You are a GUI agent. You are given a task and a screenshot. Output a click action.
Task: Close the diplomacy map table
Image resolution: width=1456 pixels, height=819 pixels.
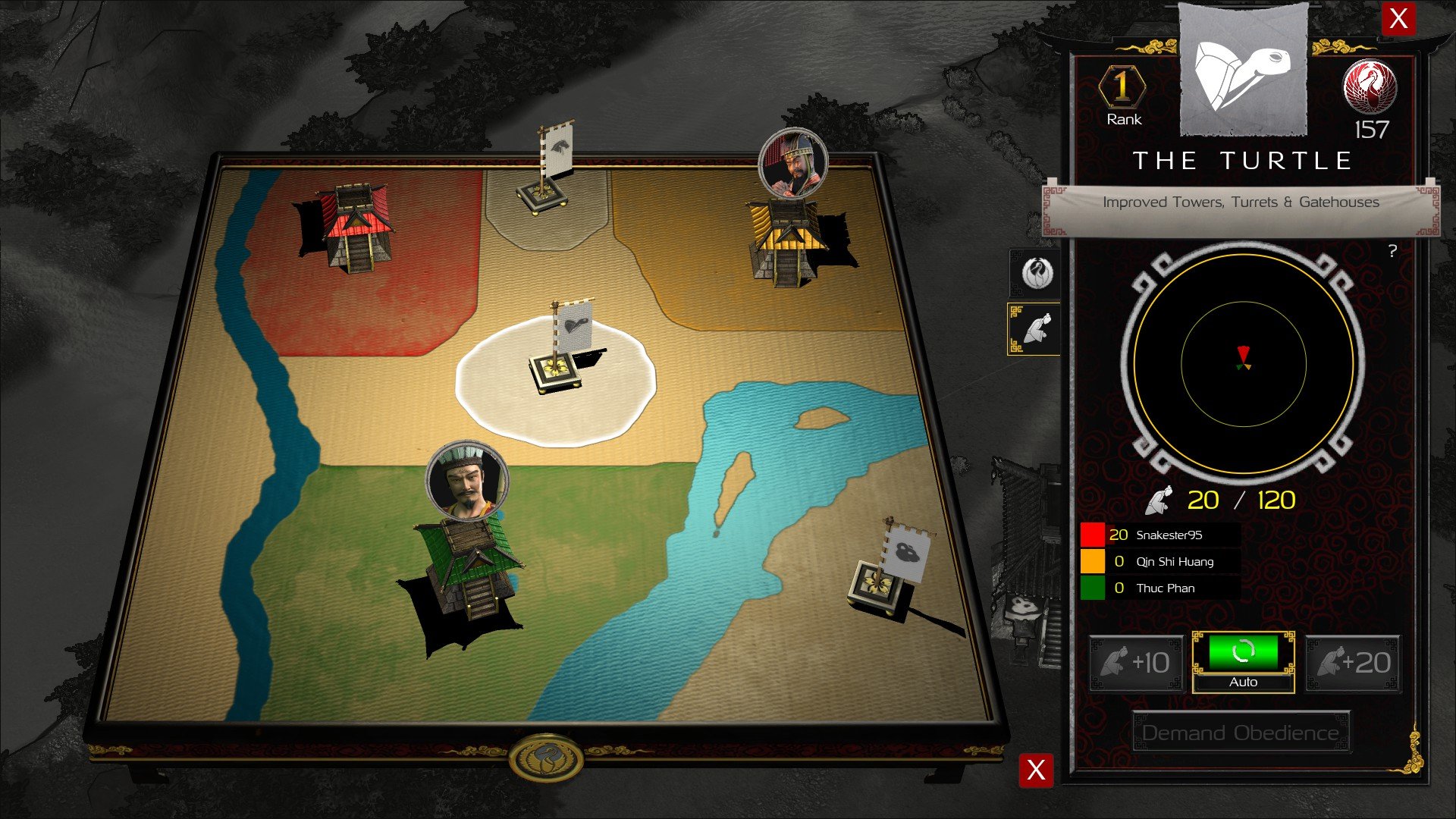pos(1036,770)
